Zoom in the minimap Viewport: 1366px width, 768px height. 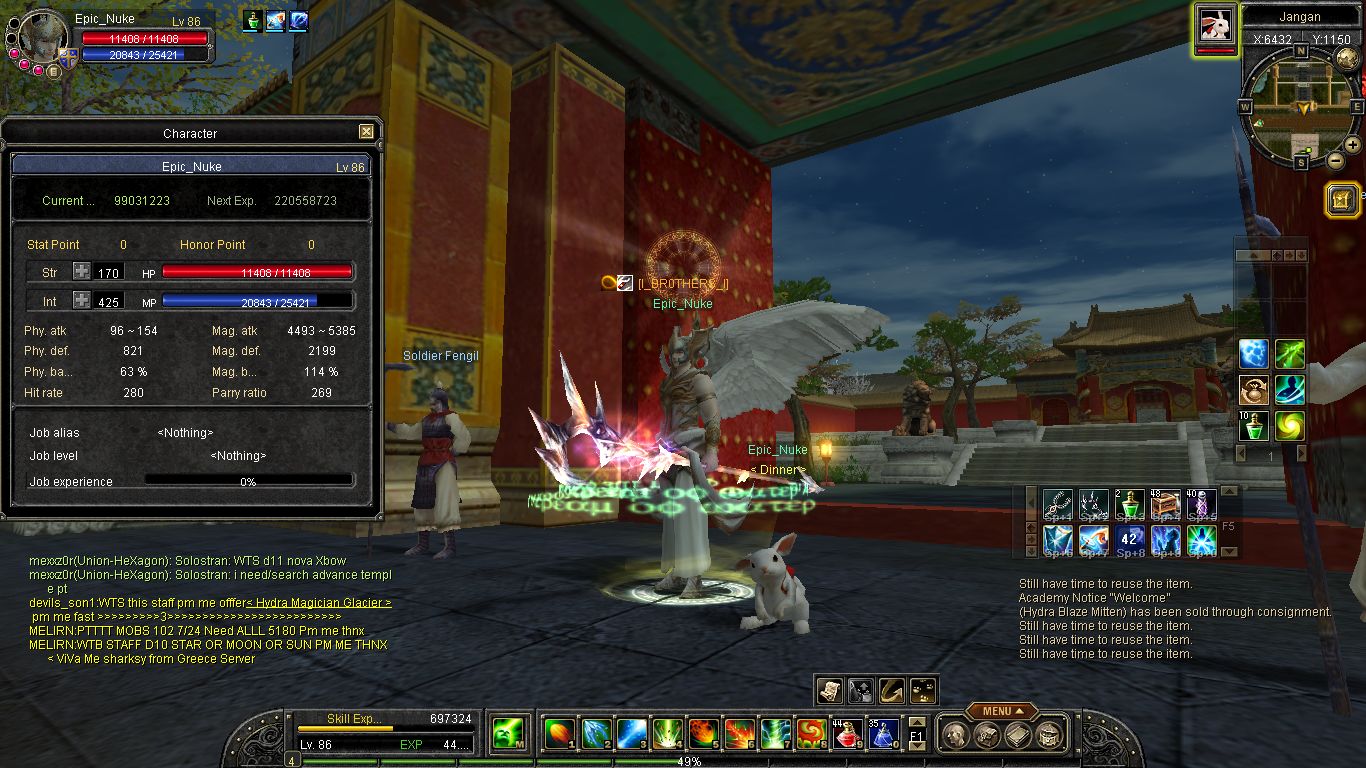click(x=1351, y=144)
